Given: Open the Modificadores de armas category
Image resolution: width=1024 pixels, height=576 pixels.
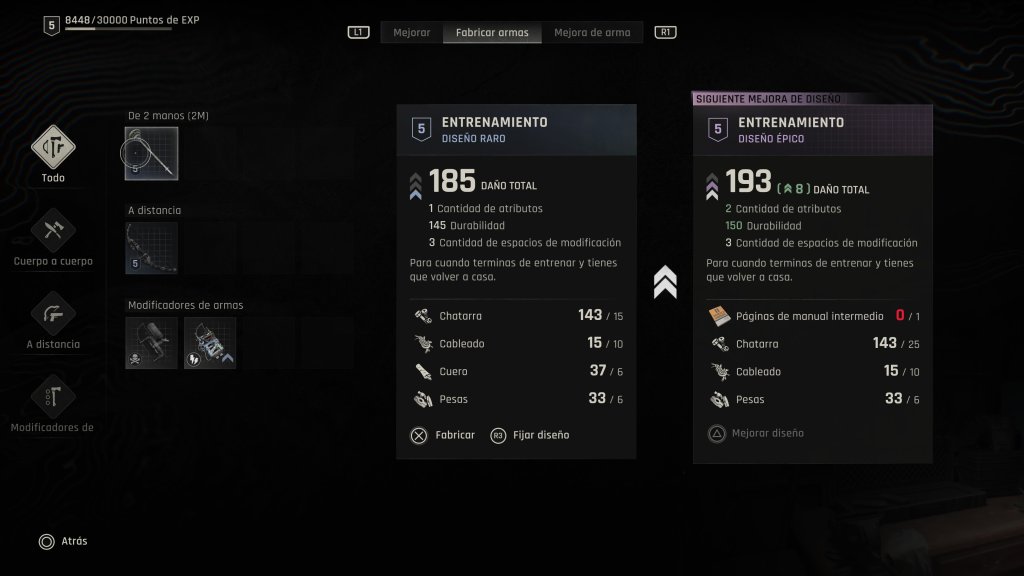Looking at the screenshot, I should [x=53, y=398].
